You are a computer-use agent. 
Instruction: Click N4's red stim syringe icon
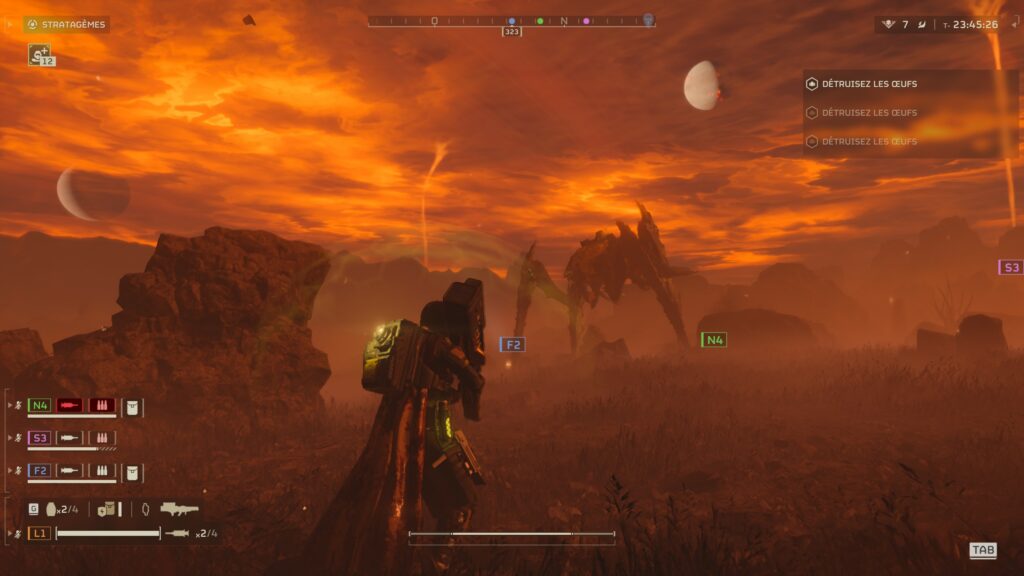(70, 405)
